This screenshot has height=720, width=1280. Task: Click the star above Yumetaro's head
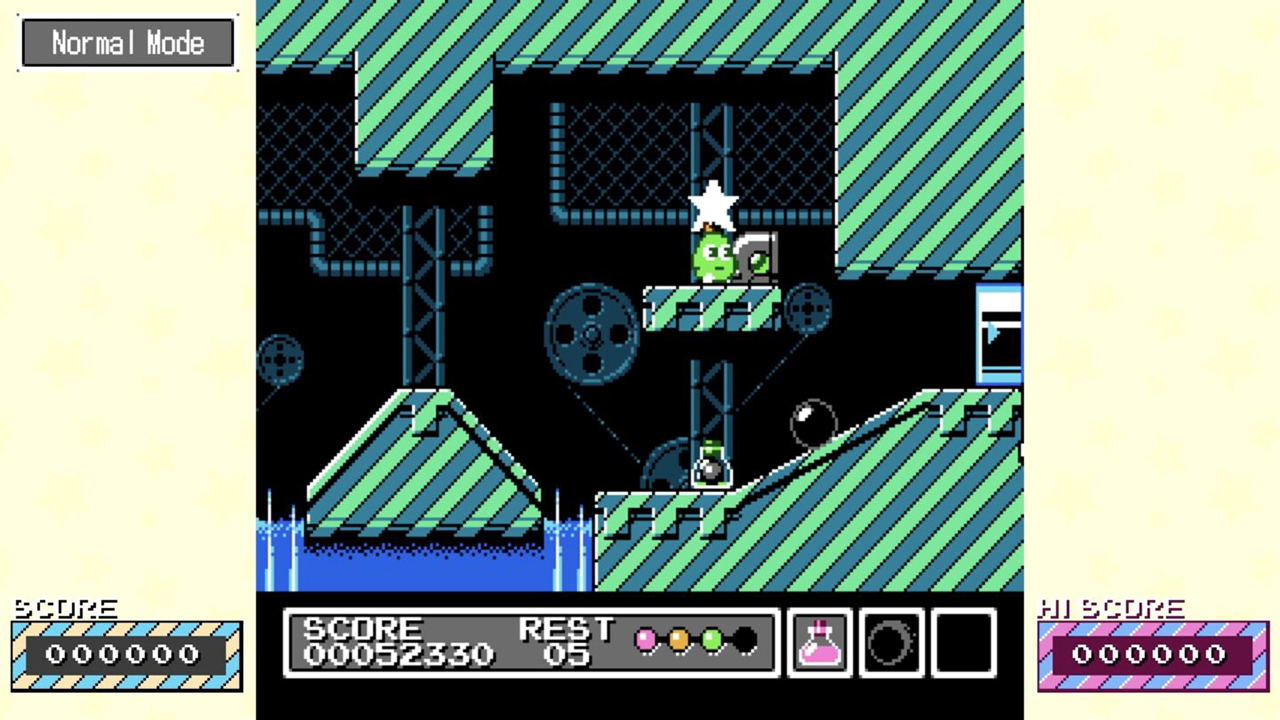pos(714,205)
